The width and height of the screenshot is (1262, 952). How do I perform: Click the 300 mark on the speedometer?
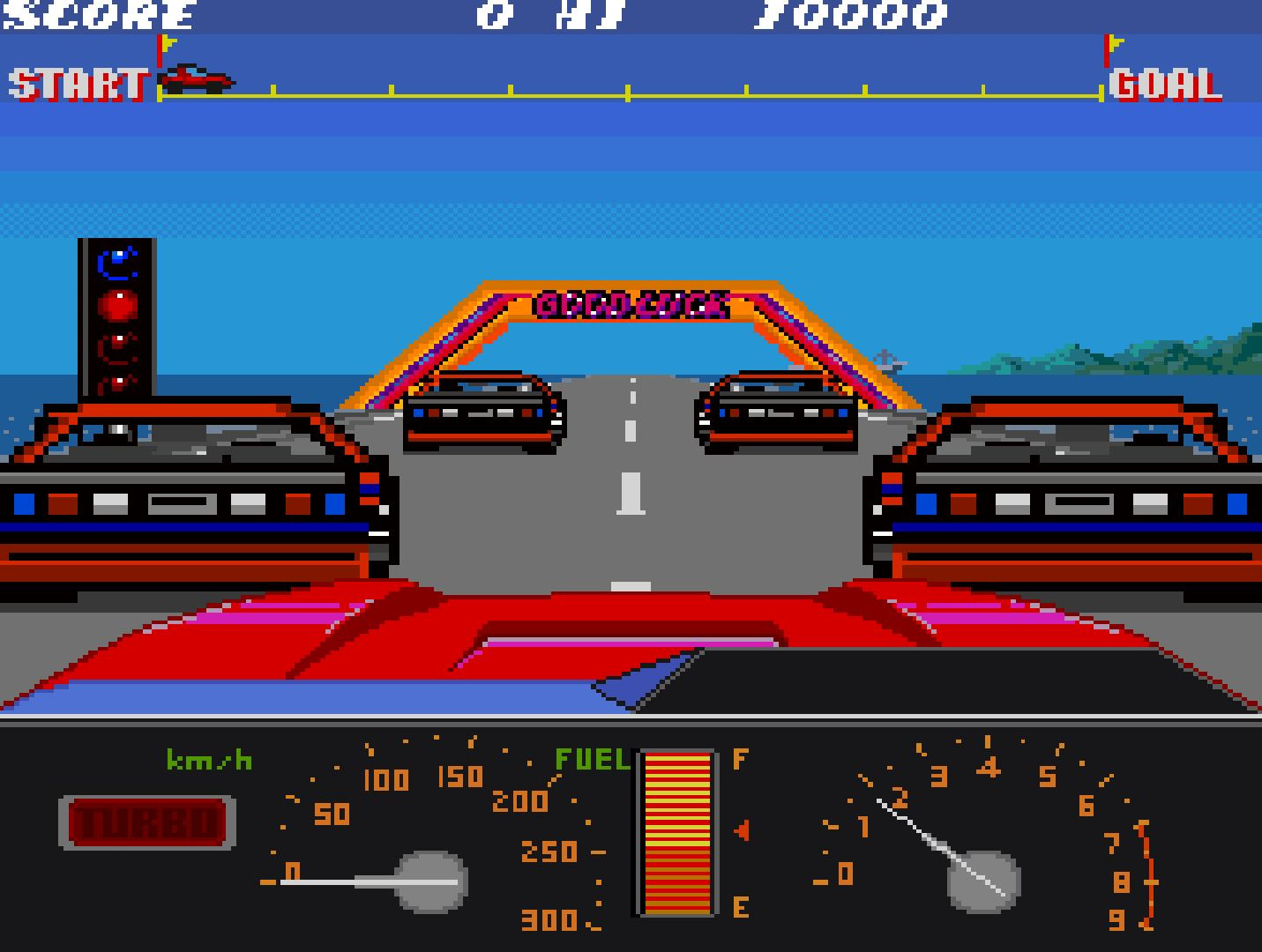pyautogui.click(x=549, y=921)
